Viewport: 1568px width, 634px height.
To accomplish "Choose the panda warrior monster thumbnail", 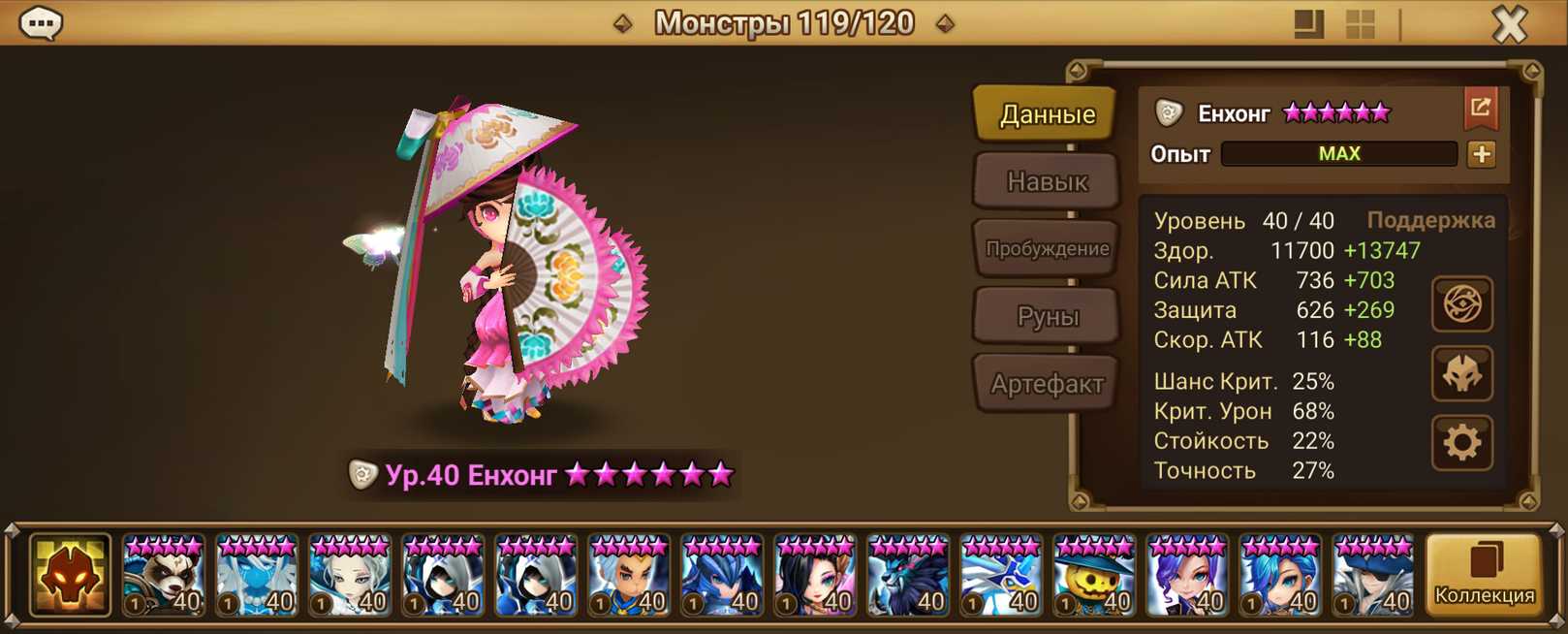I will [164, 578].
